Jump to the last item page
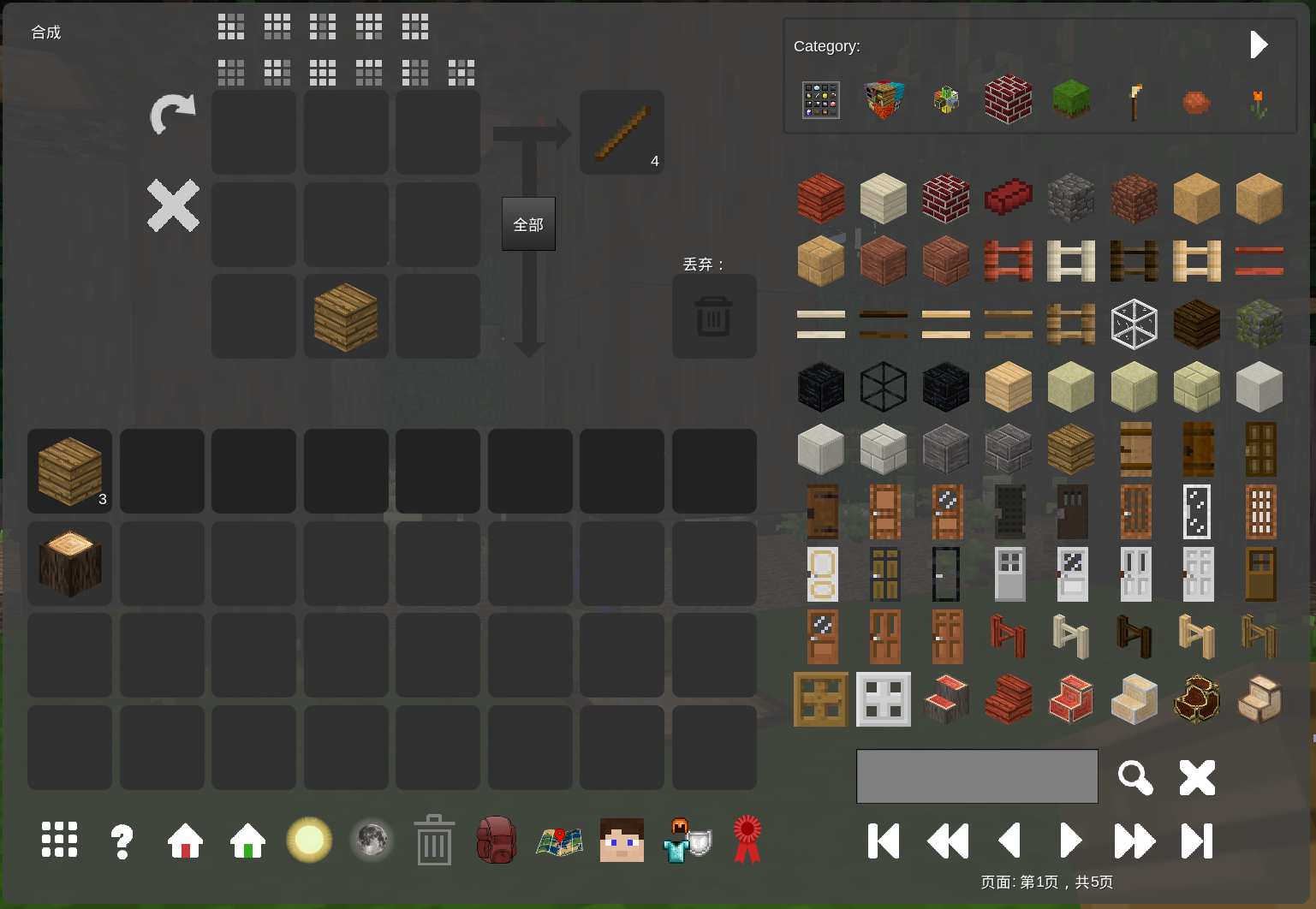The width and height of the screenshot is (1316, 909). (x=1197, y=841)
